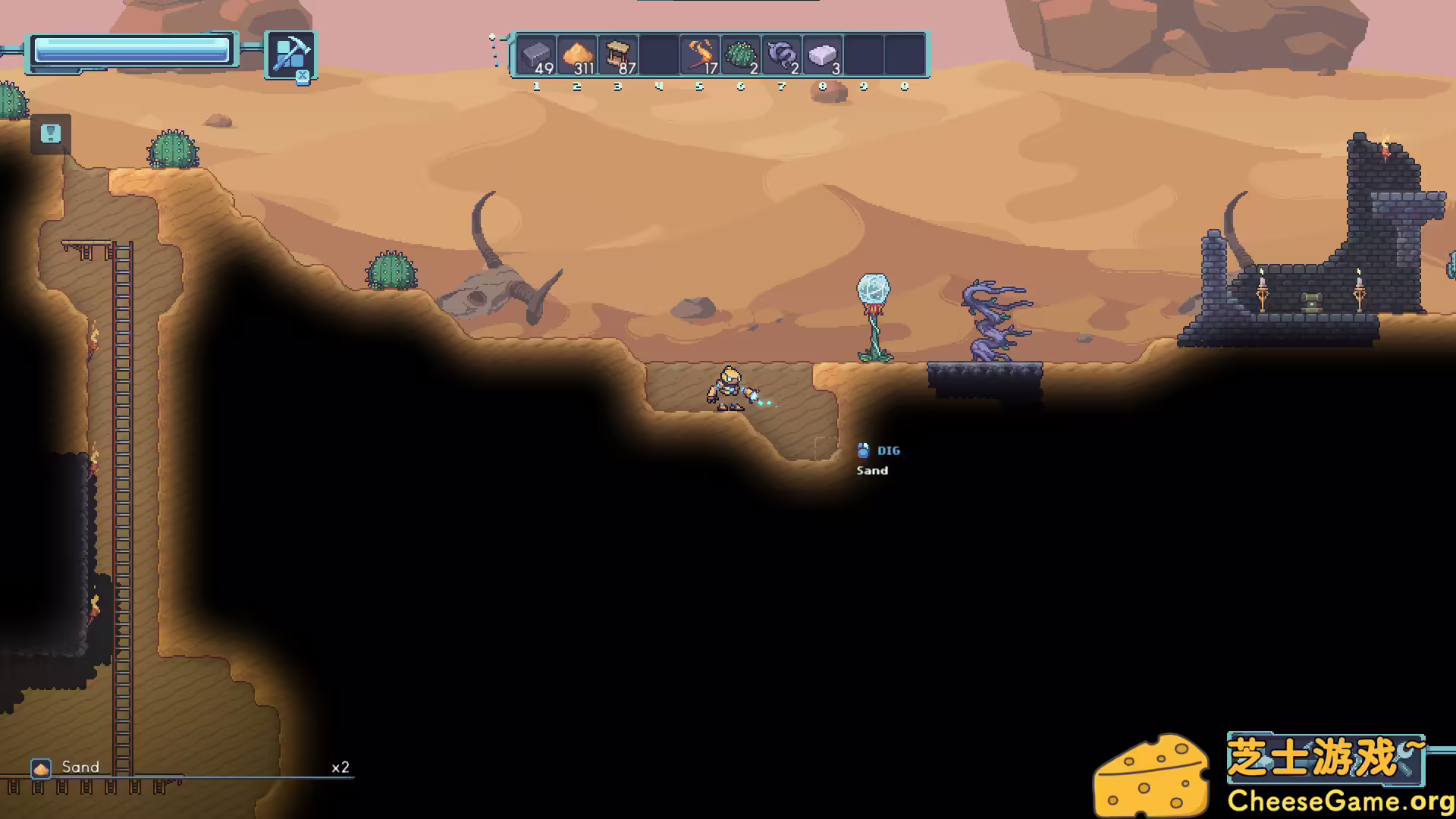The width and height of the screenshot is (1456, 819).
Task: Select the gray stone block hotbar slot
Action: click(x=536, y=55)
